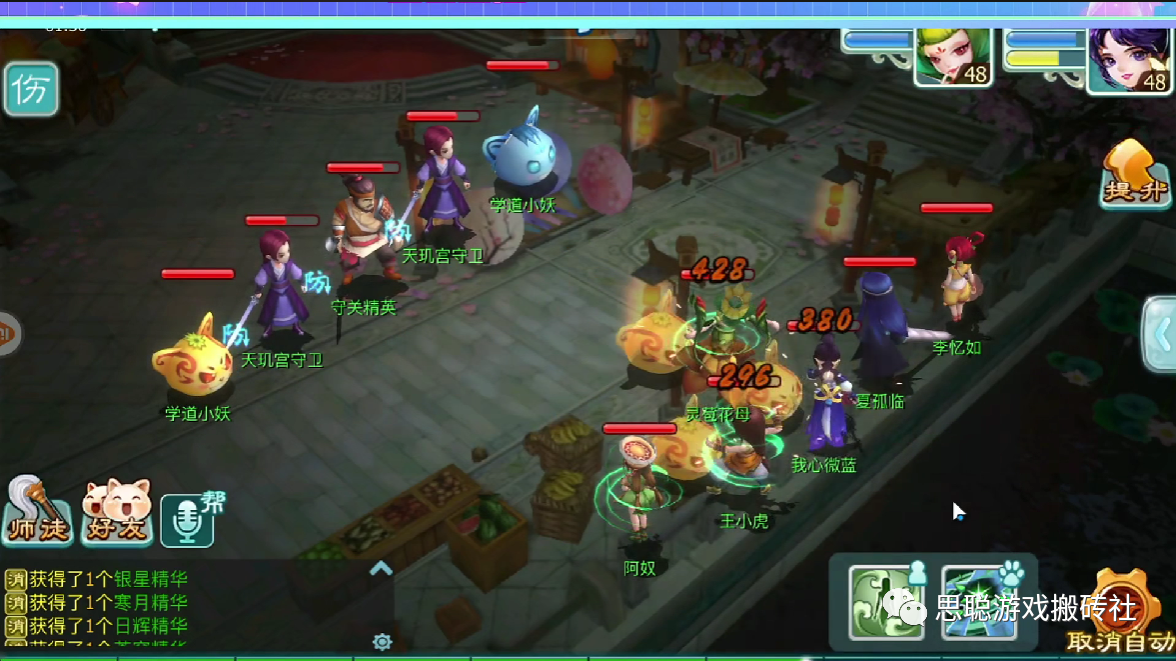Open the 伤 damage stats button
Viewport: 1176px width, 661px height.
coord(31,89)
